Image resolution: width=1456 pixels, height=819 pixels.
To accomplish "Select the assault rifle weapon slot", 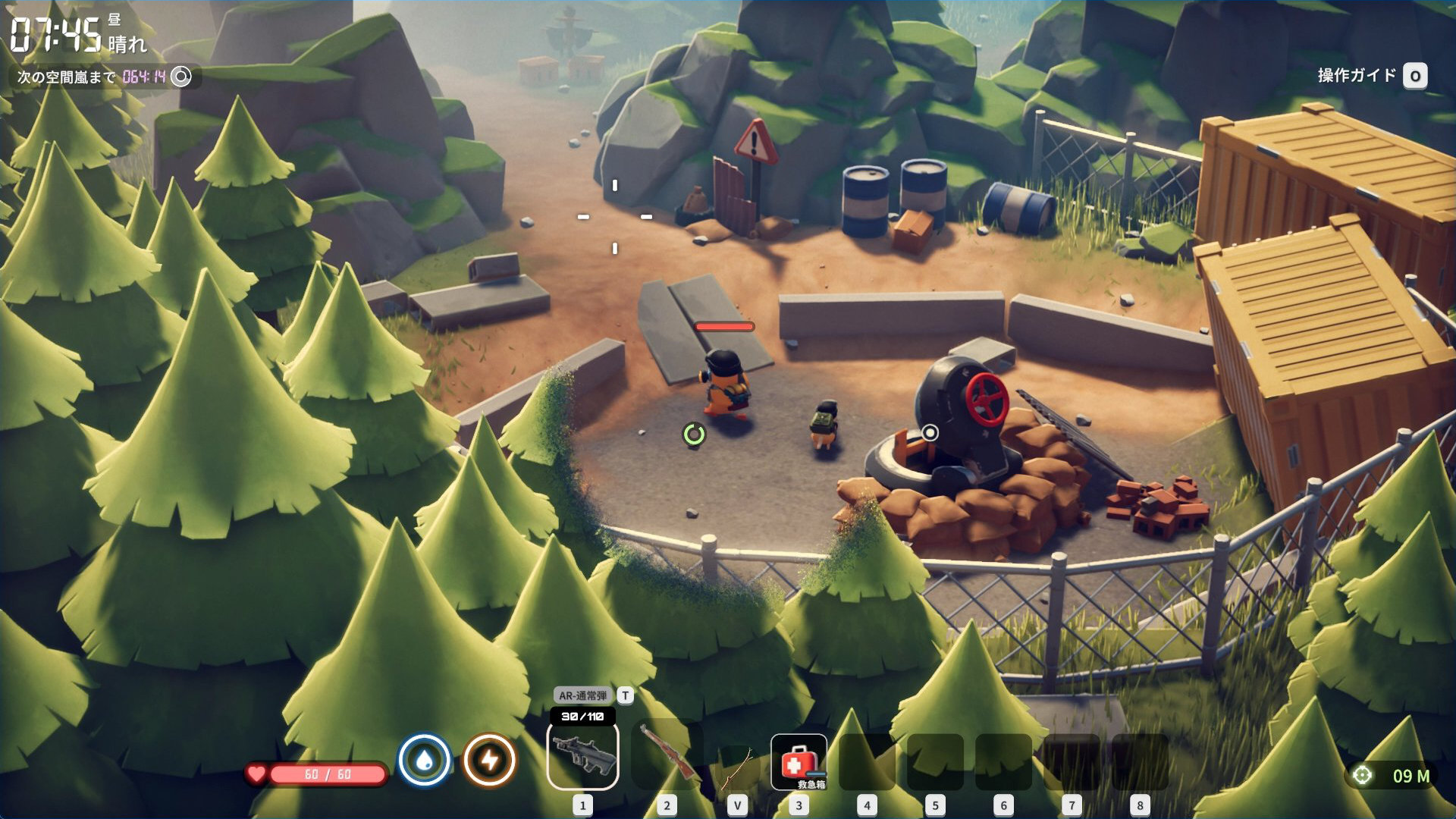I will pos(582,755).
